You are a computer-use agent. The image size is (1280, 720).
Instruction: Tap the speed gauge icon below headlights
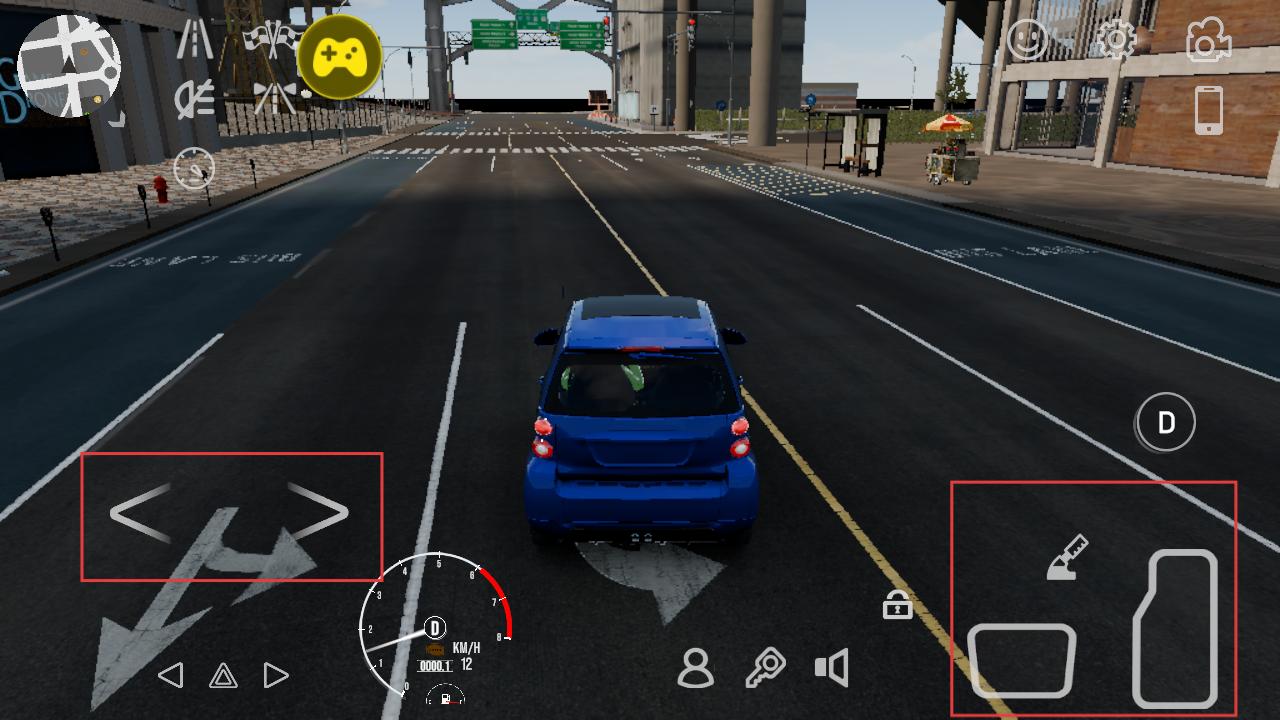[x=194, y=168]
